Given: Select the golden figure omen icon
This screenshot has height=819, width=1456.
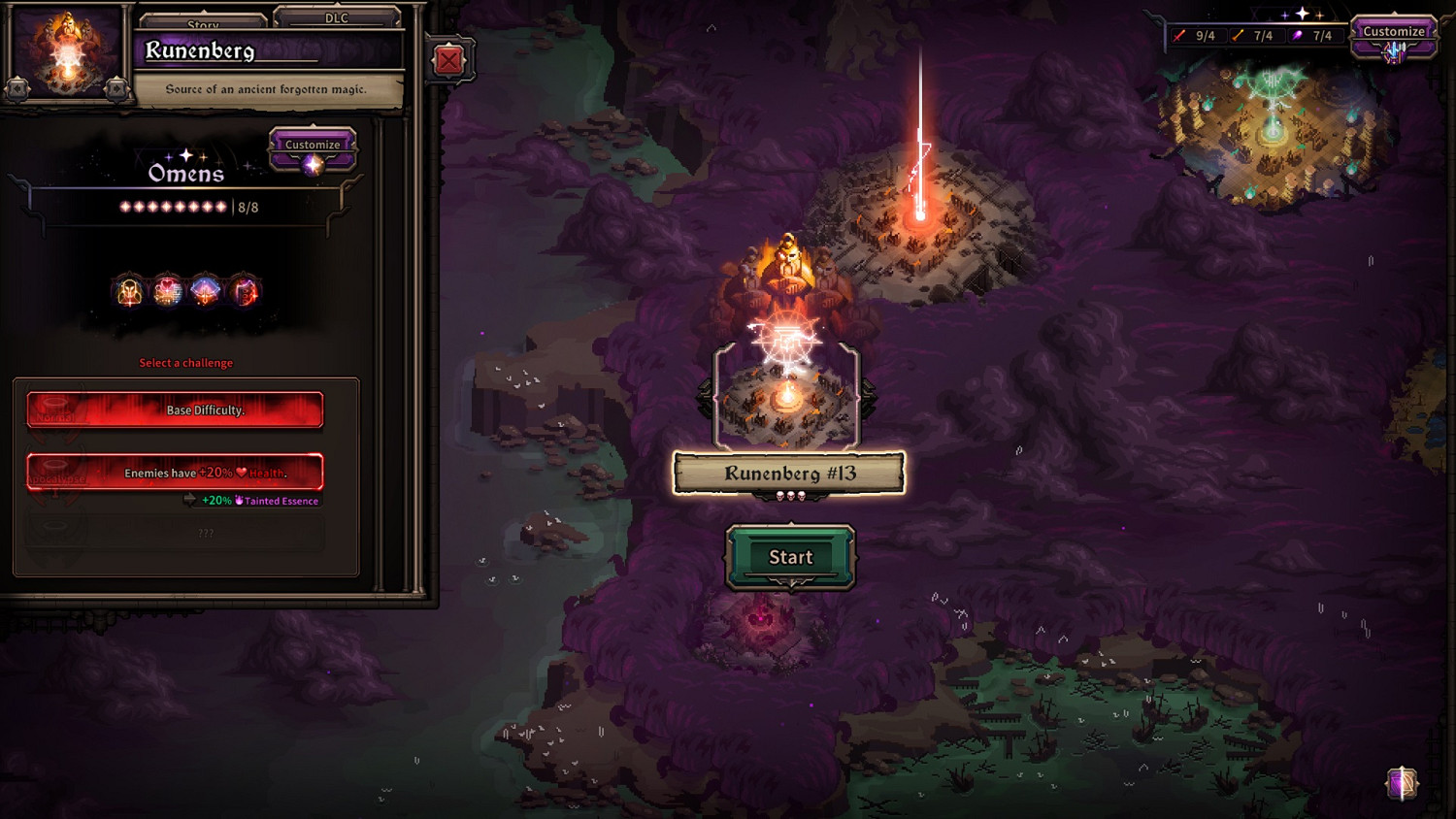Looking at the screenshot, I should (x=127, y=291).
